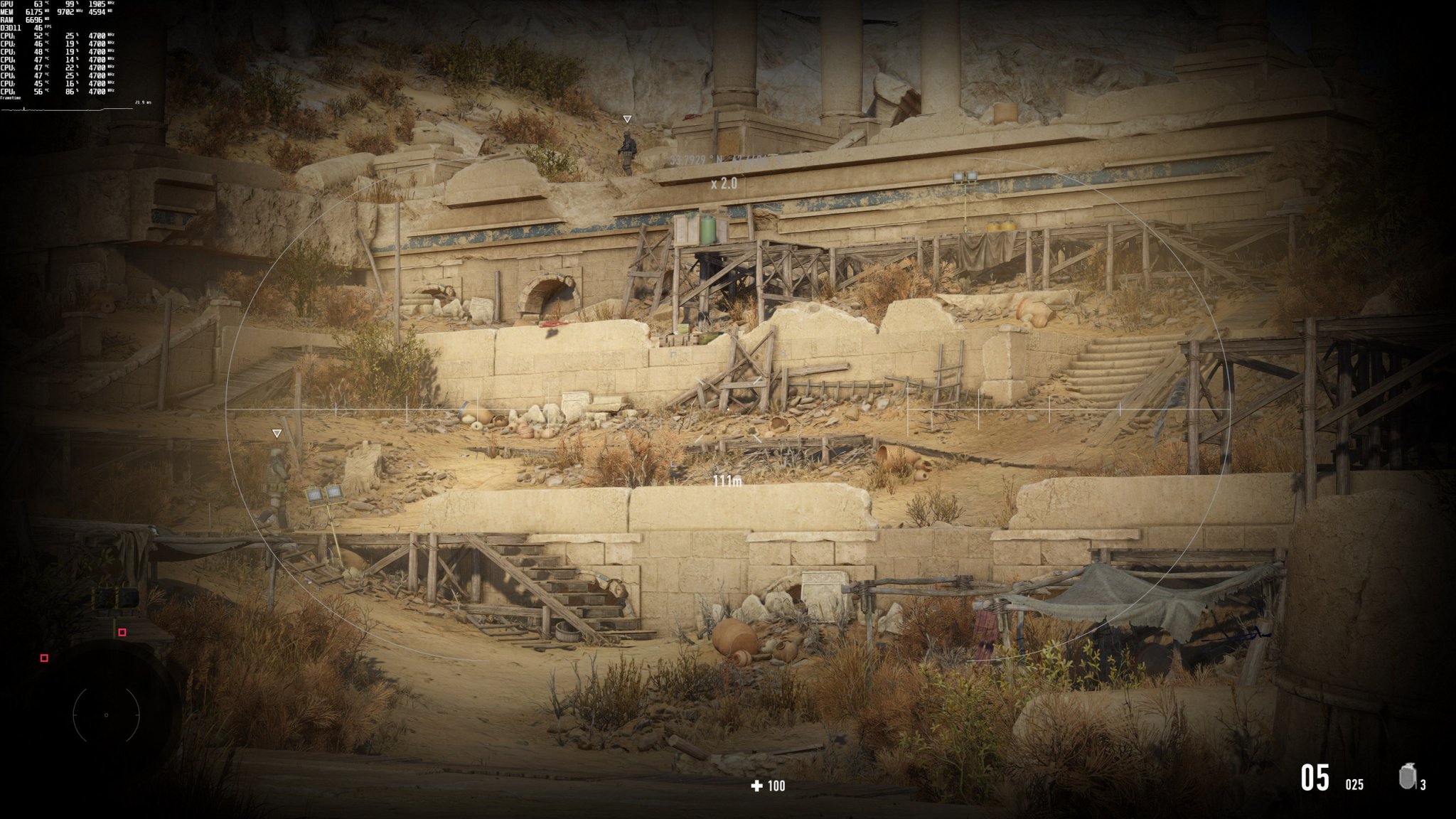1456x819 pixels.
Task: Click the health cross +100 icon
Action: [x=756, y=784]
